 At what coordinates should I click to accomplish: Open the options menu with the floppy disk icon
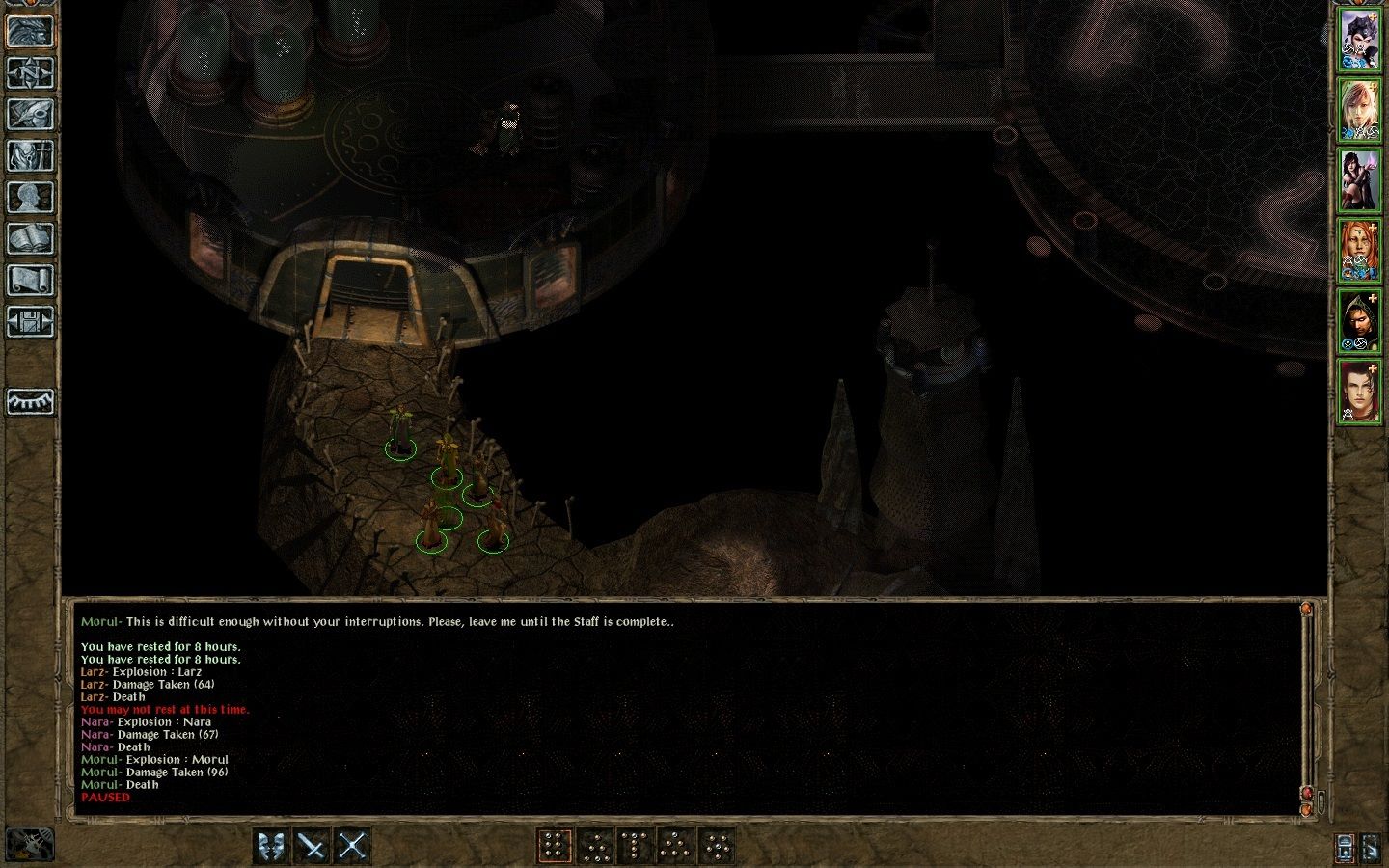30,322
